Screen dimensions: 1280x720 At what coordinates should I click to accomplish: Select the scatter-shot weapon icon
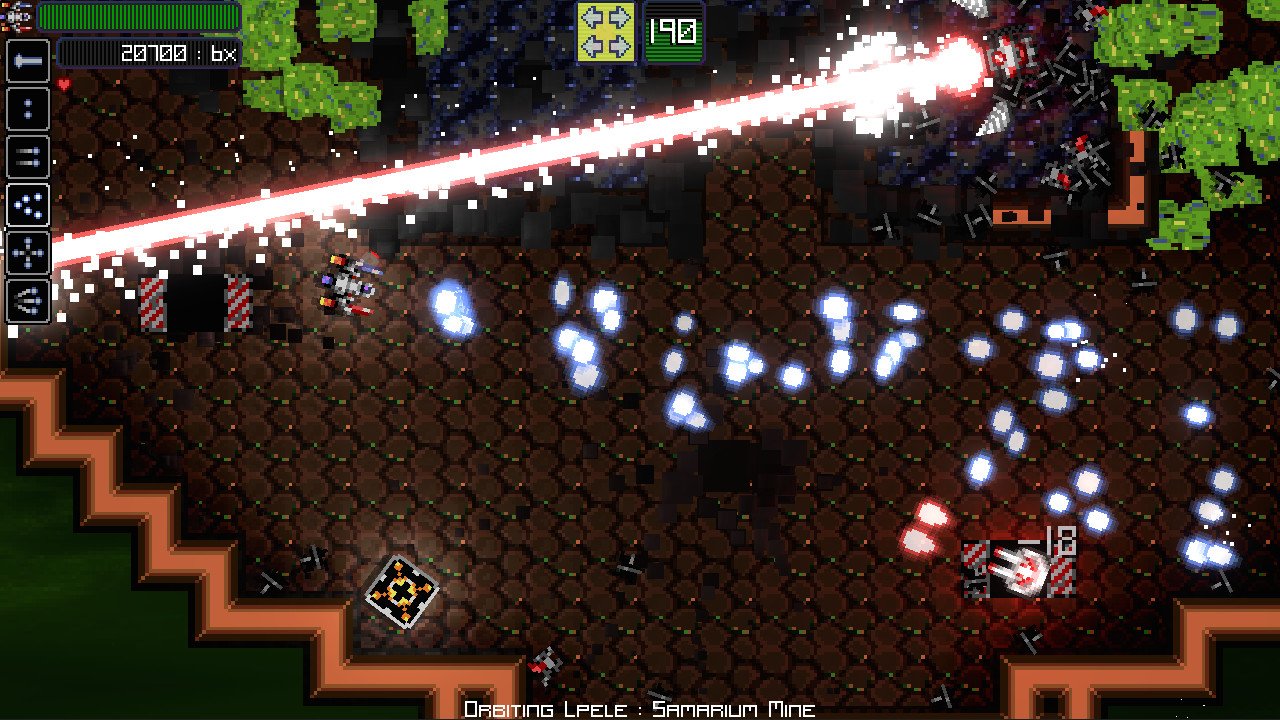point(27,205)
